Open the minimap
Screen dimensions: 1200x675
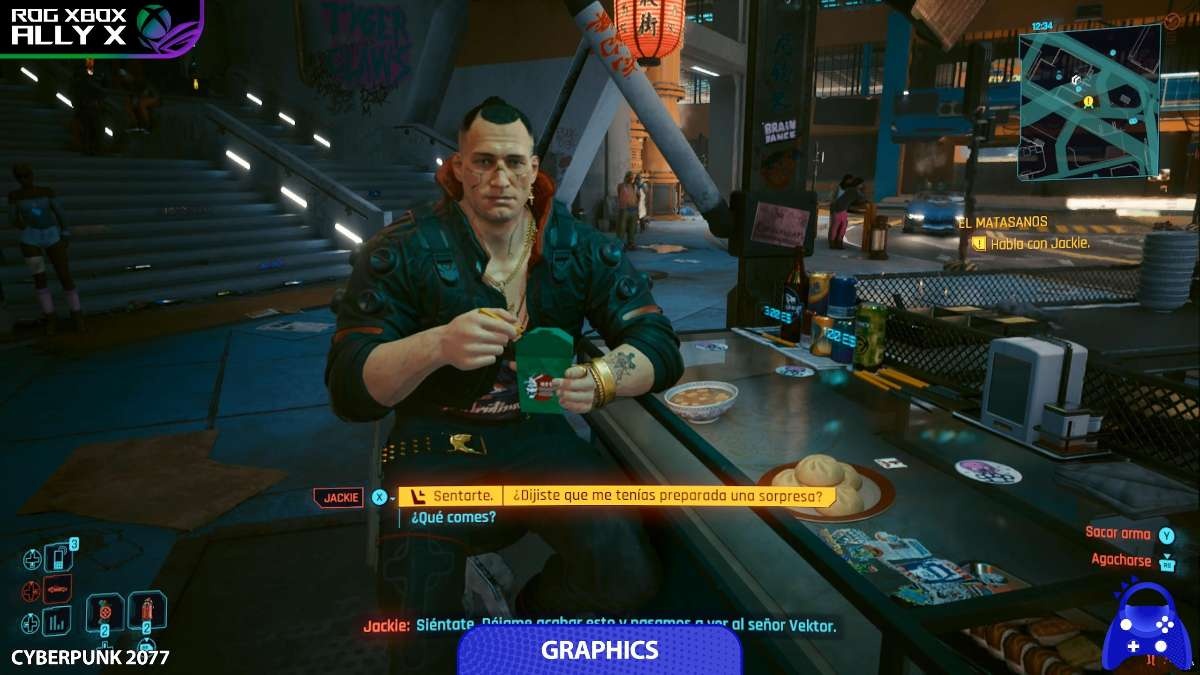[x=1089, y=101]
